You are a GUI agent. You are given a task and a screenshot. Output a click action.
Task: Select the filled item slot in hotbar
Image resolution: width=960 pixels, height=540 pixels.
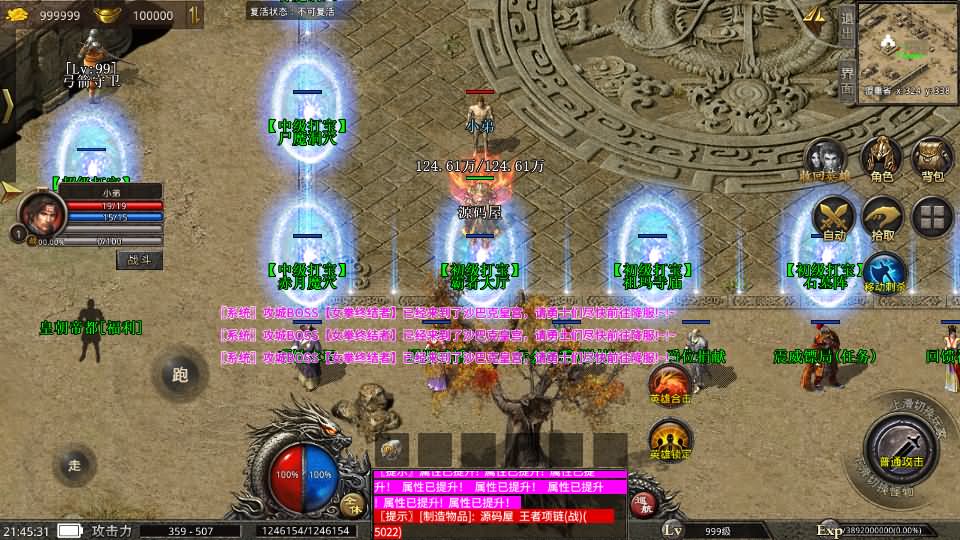[x=392, y=450]
